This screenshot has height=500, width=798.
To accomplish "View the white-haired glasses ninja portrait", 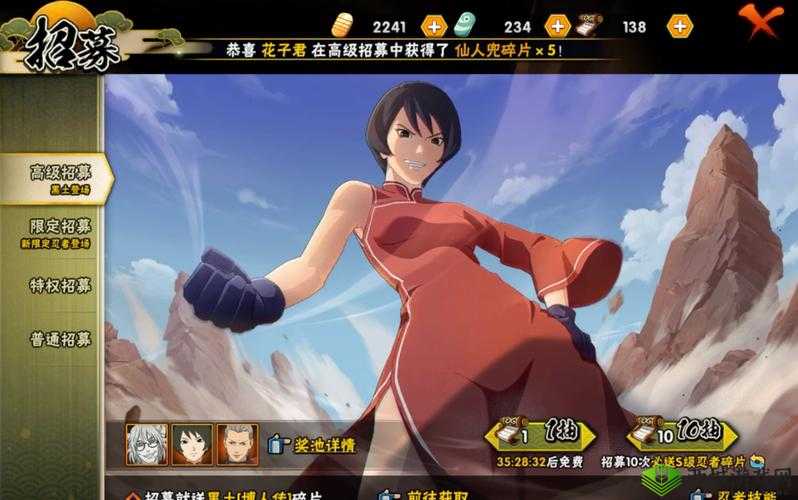I will (146, 444).
